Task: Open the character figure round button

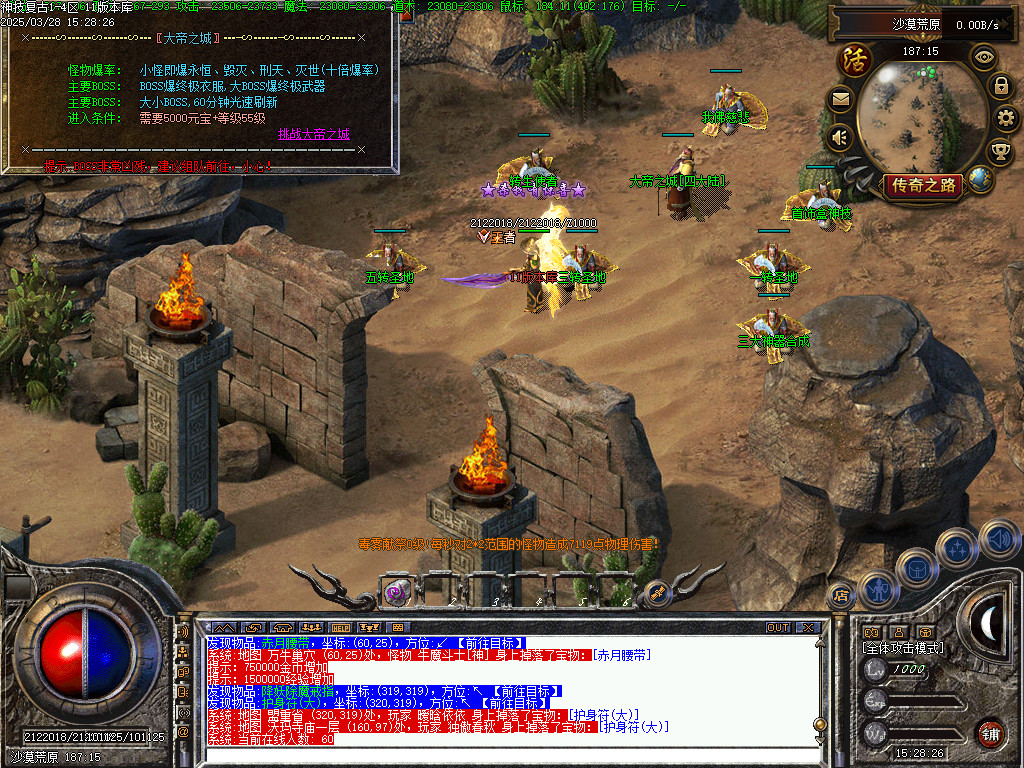Action: click(x=878, y=590)
